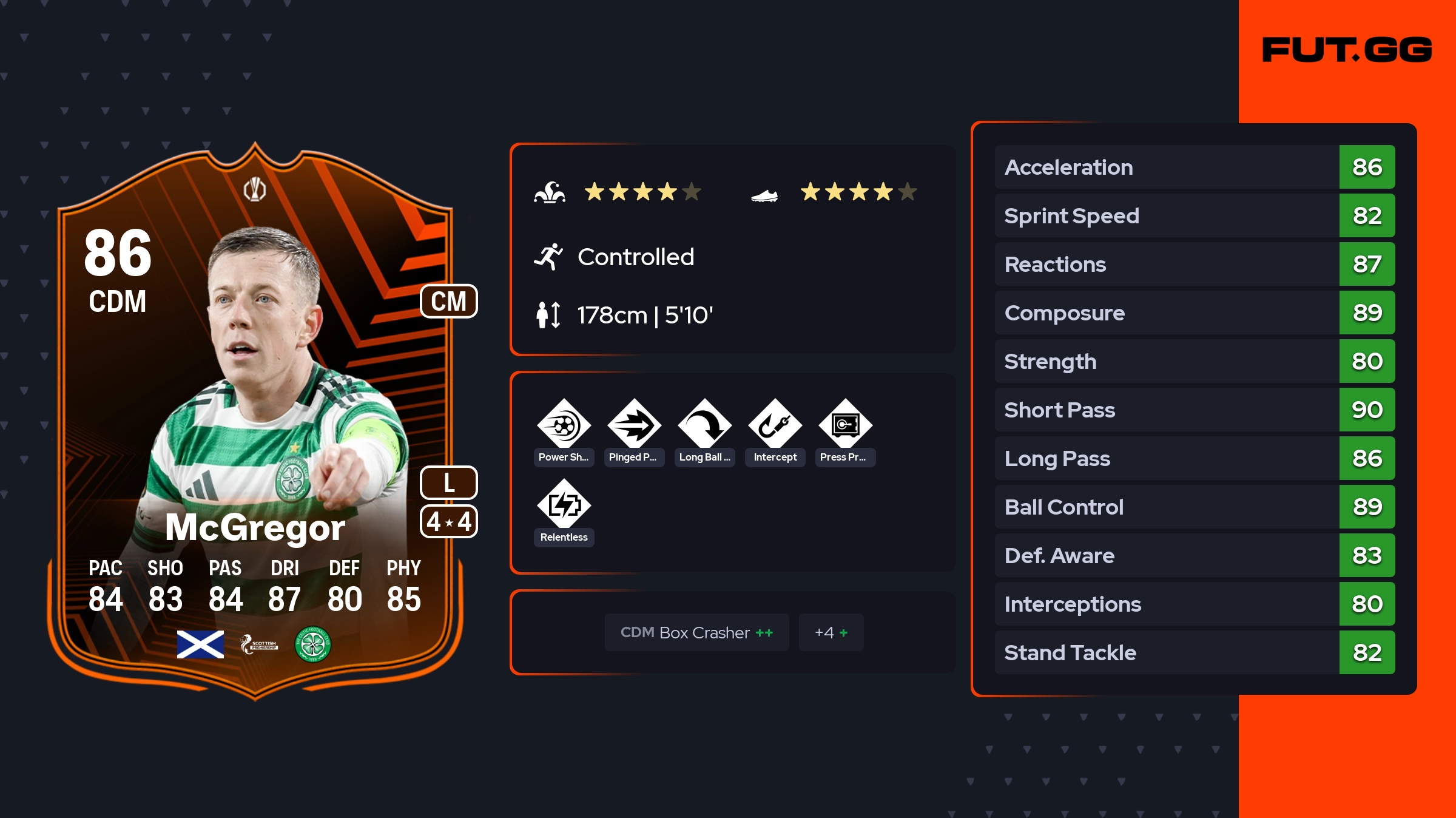
Task: Open the CDM Box Crasher role chip
Action: (x=696, y=632)
